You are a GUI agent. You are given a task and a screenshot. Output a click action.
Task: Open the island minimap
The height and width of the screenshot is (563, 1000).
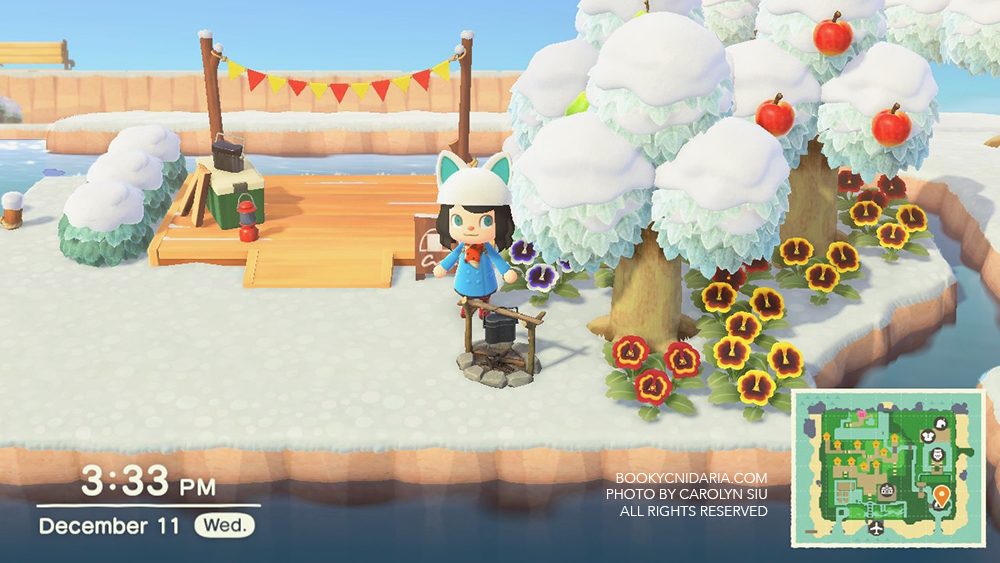[888, 468]
